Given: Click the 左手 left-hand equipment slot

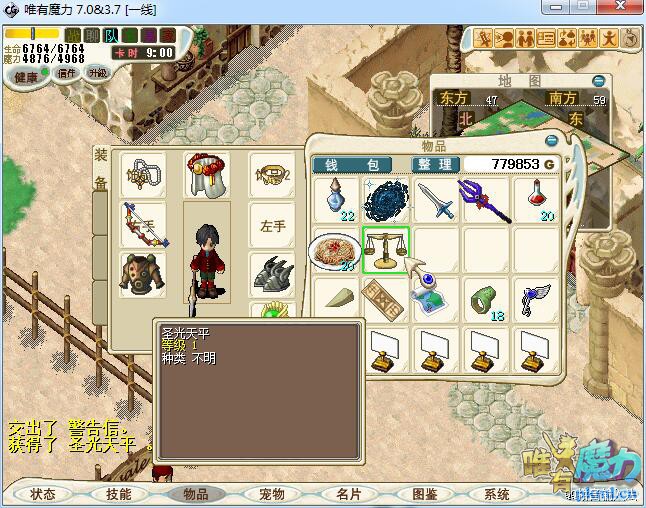Looking at the screenshot, I should click(273, 226).
